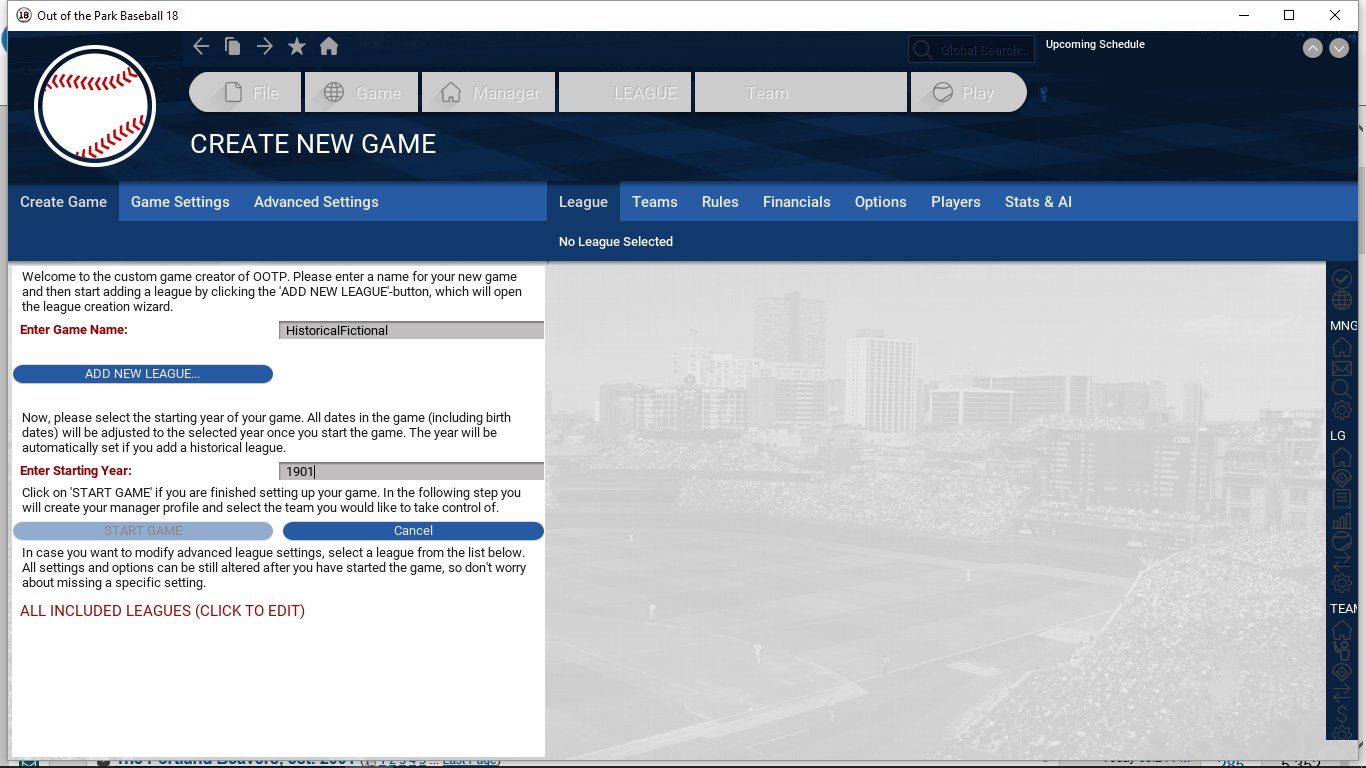
Task: Open the Rules tab
Action: [x=720, y=202]
